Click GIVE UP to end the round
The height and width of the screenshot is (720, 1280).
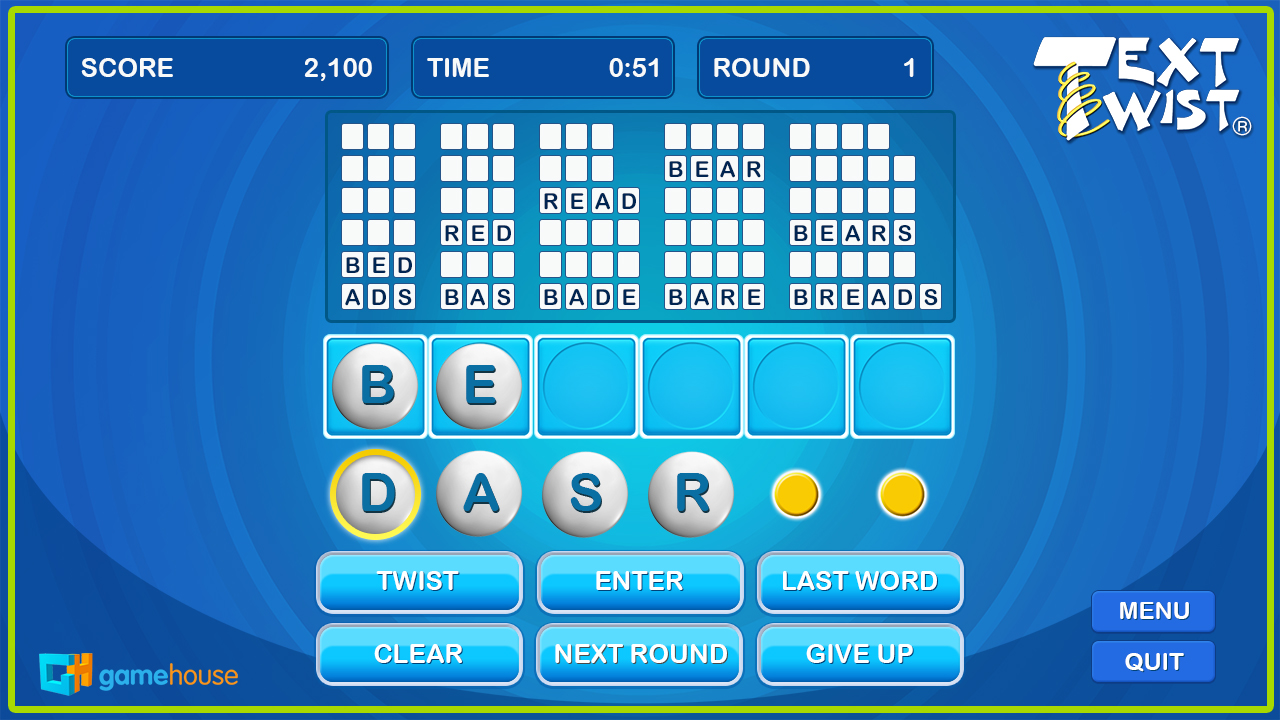pos(860,654)
